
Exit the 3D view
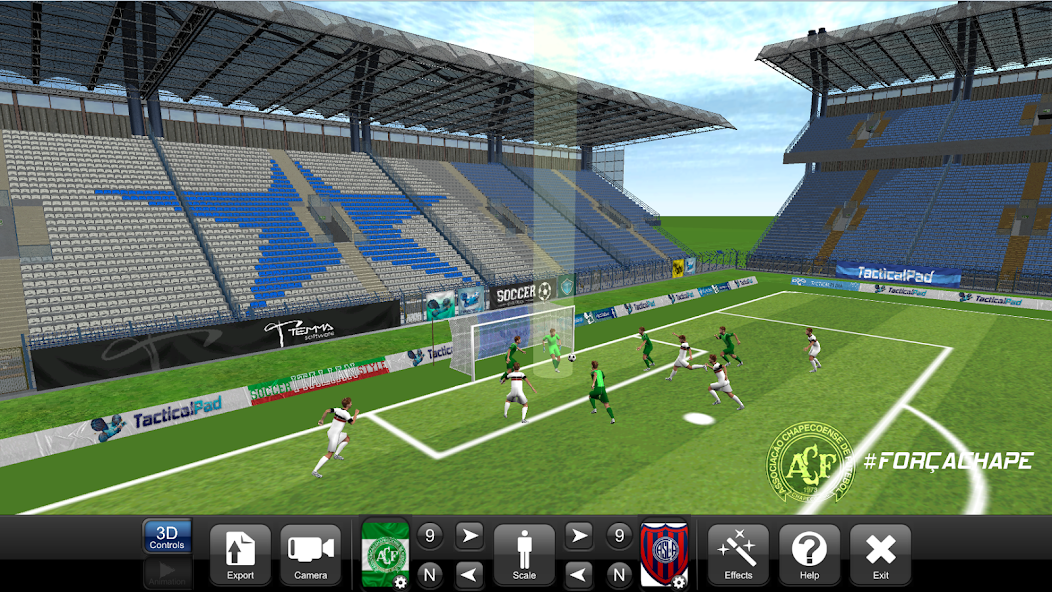[x=880, y=554]
